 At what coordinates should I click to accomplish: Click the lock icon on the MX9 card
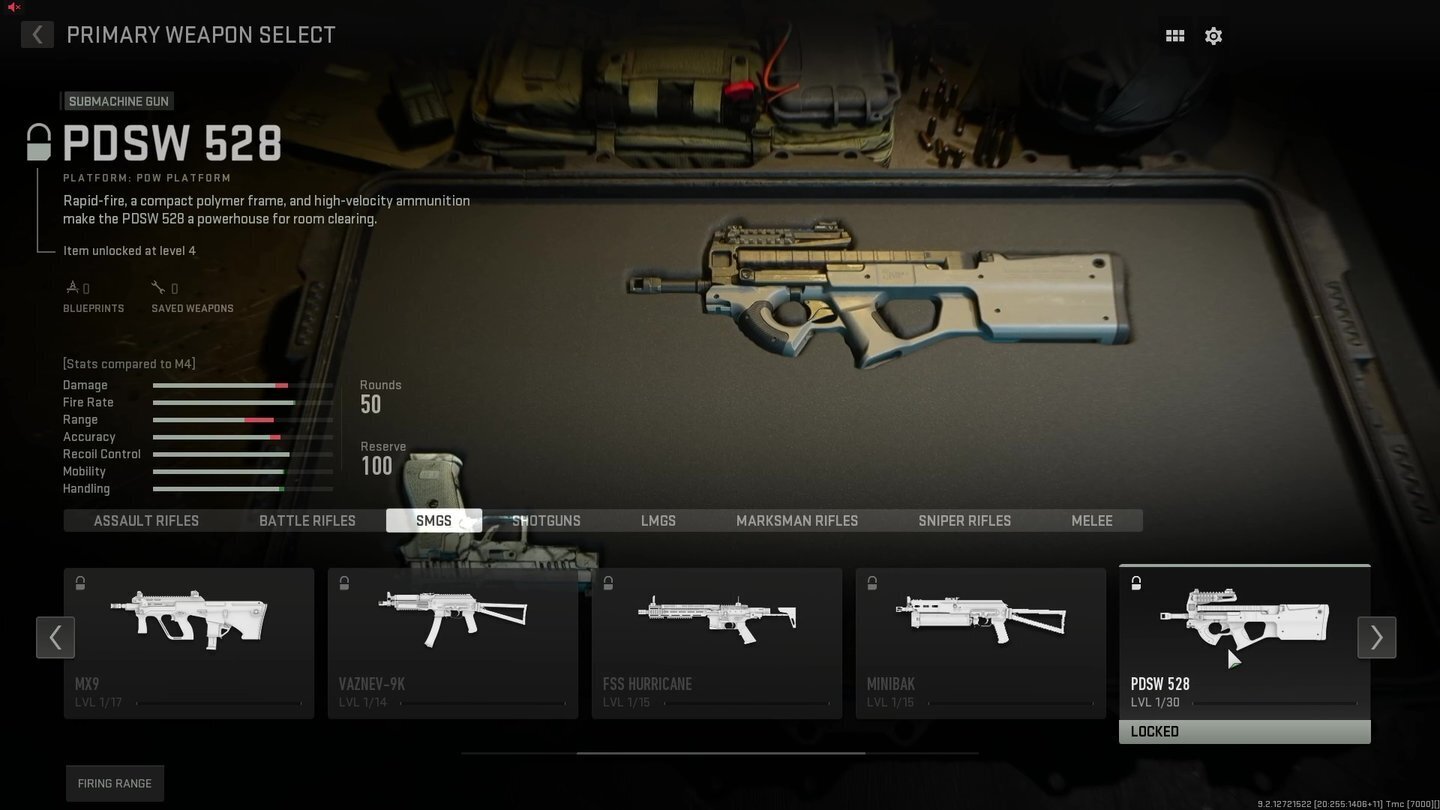pos(80,583)
